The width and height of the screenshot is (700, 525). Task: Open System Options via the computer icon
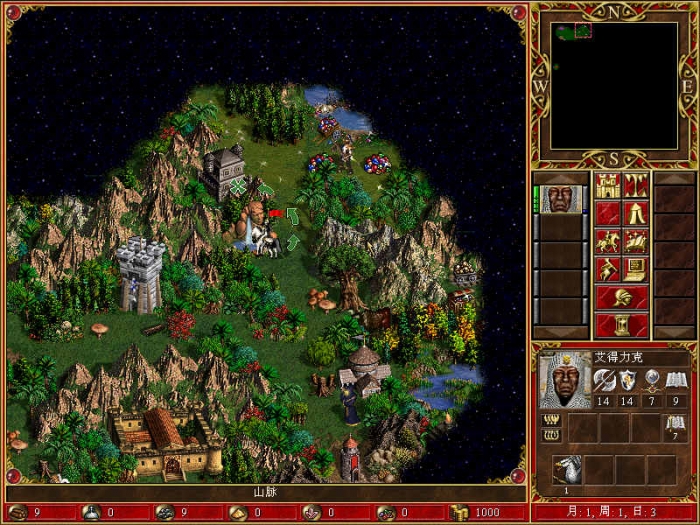click(636, 269)
